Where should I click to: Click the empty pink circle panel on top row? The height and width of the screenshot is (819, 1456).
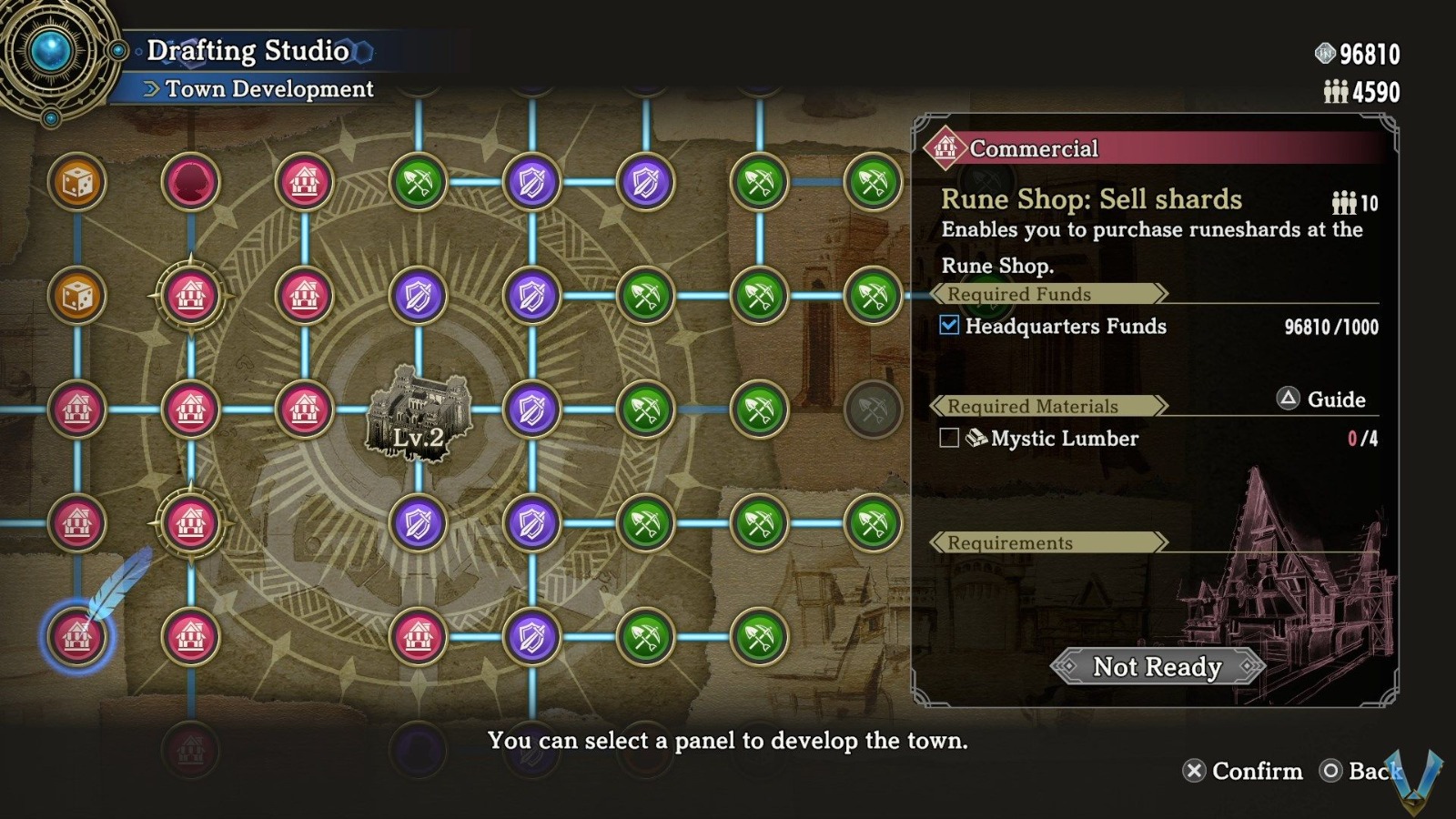(x=191, y=183)
